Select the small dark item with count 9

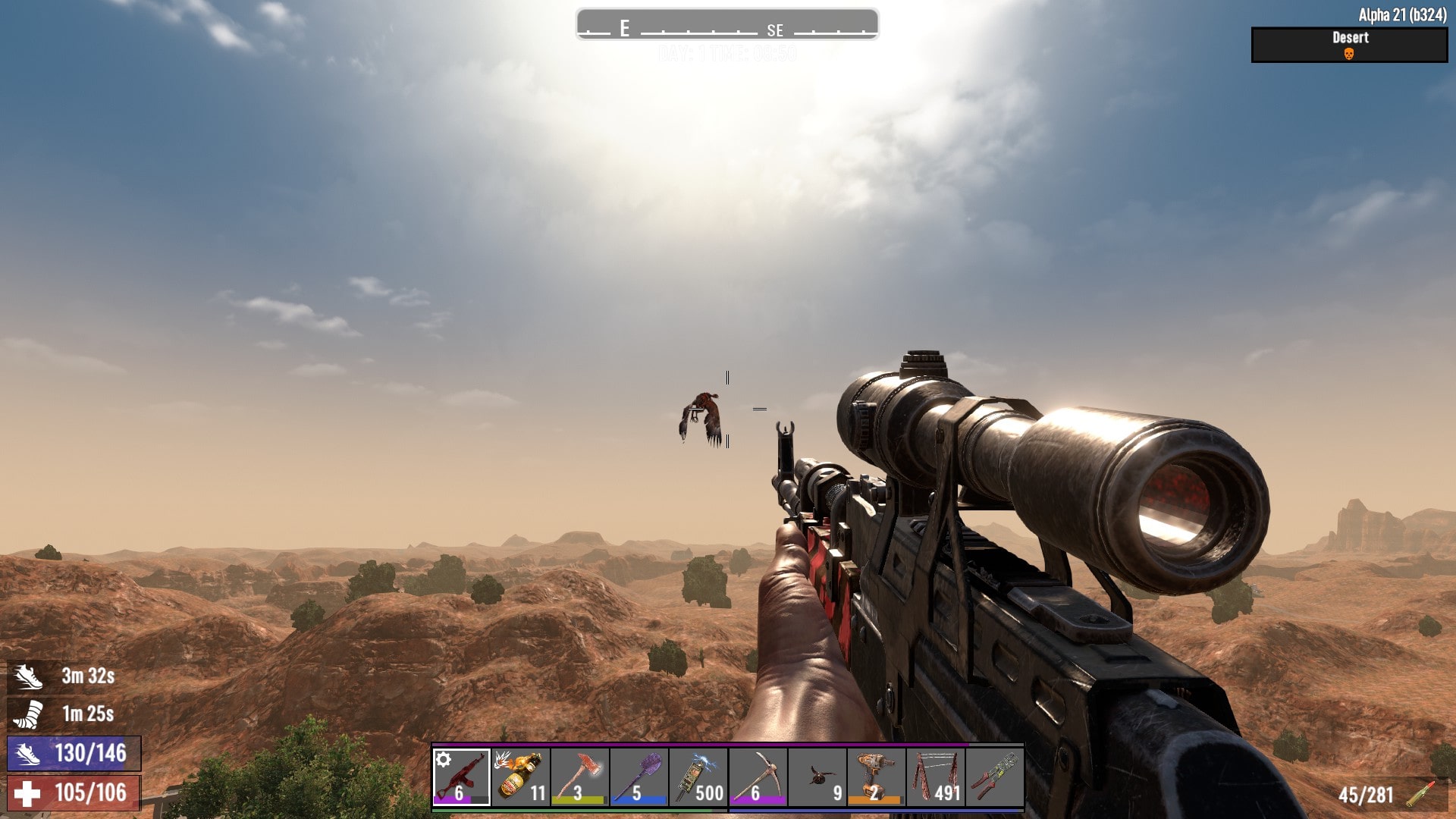[817, 777]
